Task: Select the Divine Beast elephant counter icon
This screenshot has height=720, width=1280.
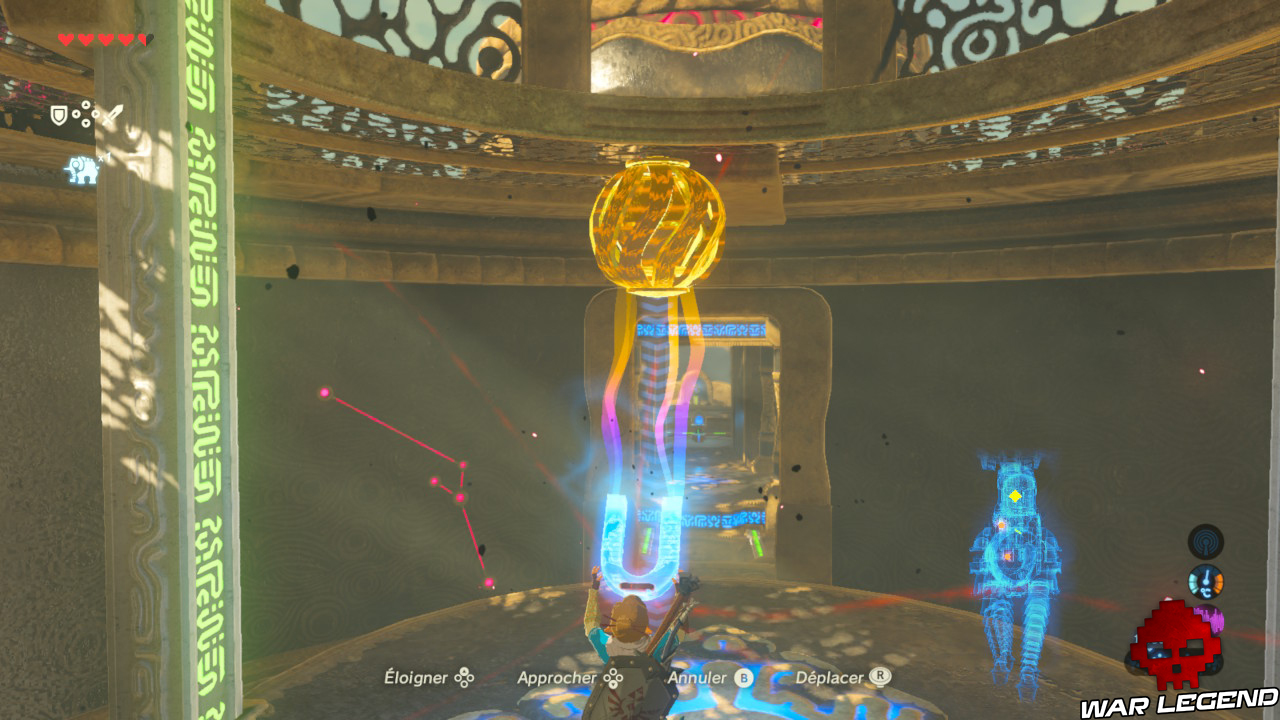Action: click(82, 170)
